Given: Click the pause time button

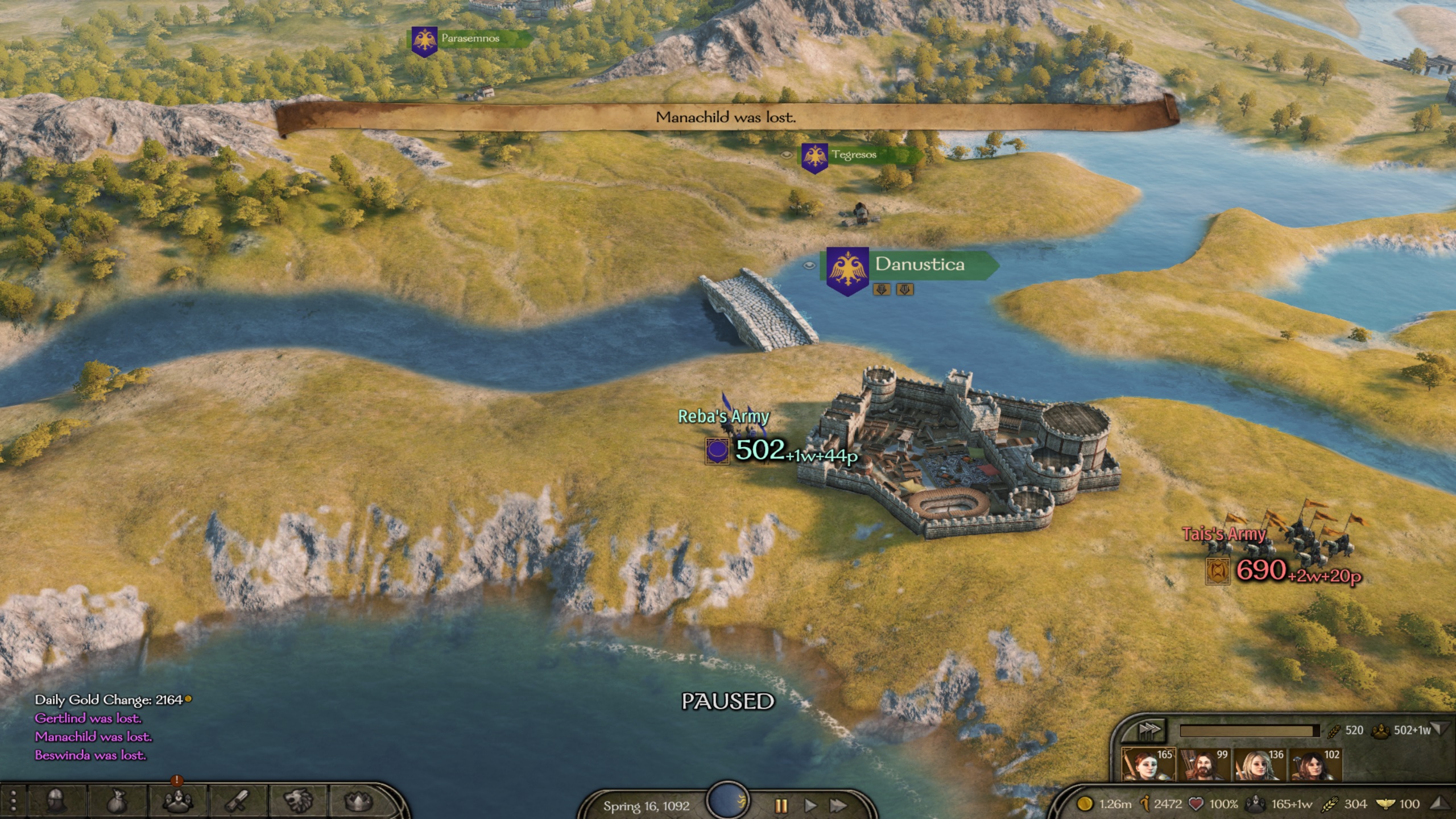Looking at the screenshot, I should pyautogui.click(x=781, y=805).
